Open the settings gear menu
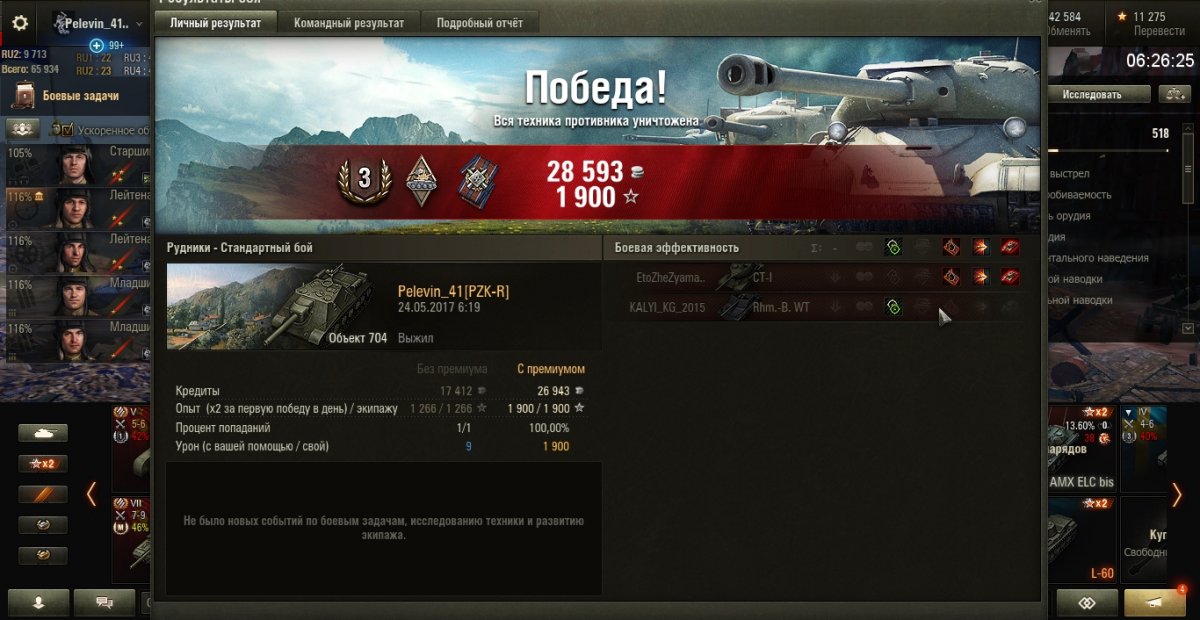The height and width of the screenshot is (620, 1200). pos(20,23)
